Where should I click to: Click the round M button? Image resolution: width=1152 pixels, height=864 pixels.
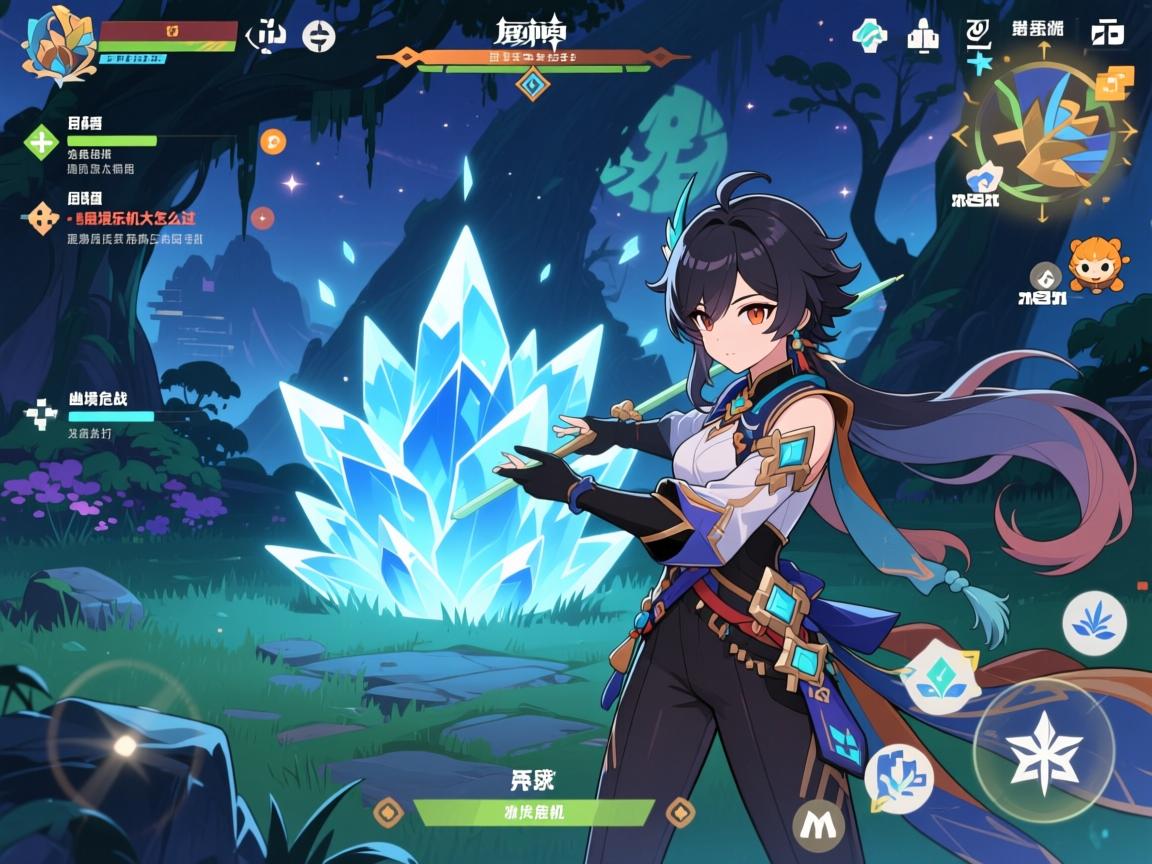click(818, 824)
